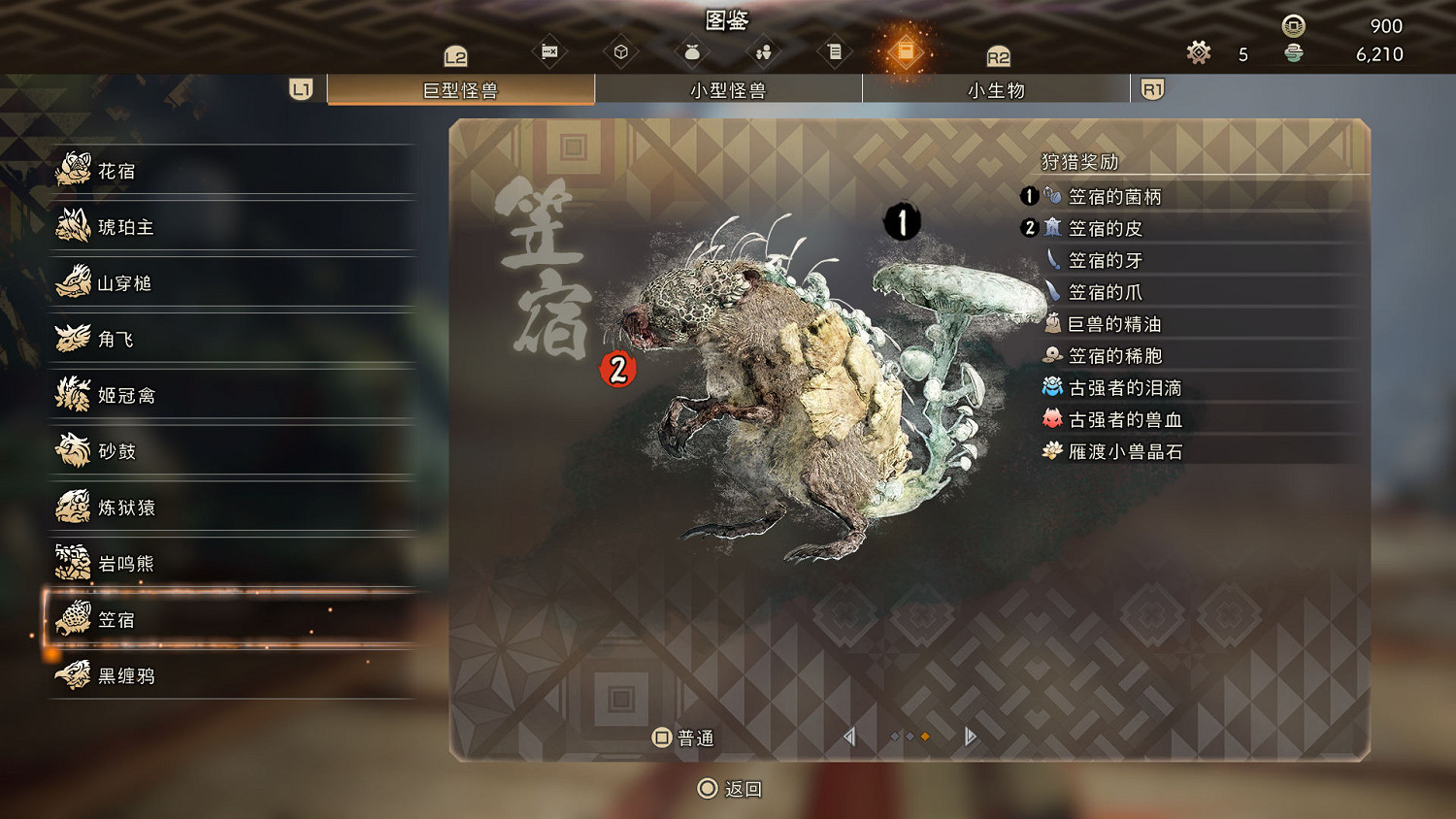Open the quest scroll icon at top
The image size is (1456, 819).
click(835, 50)
